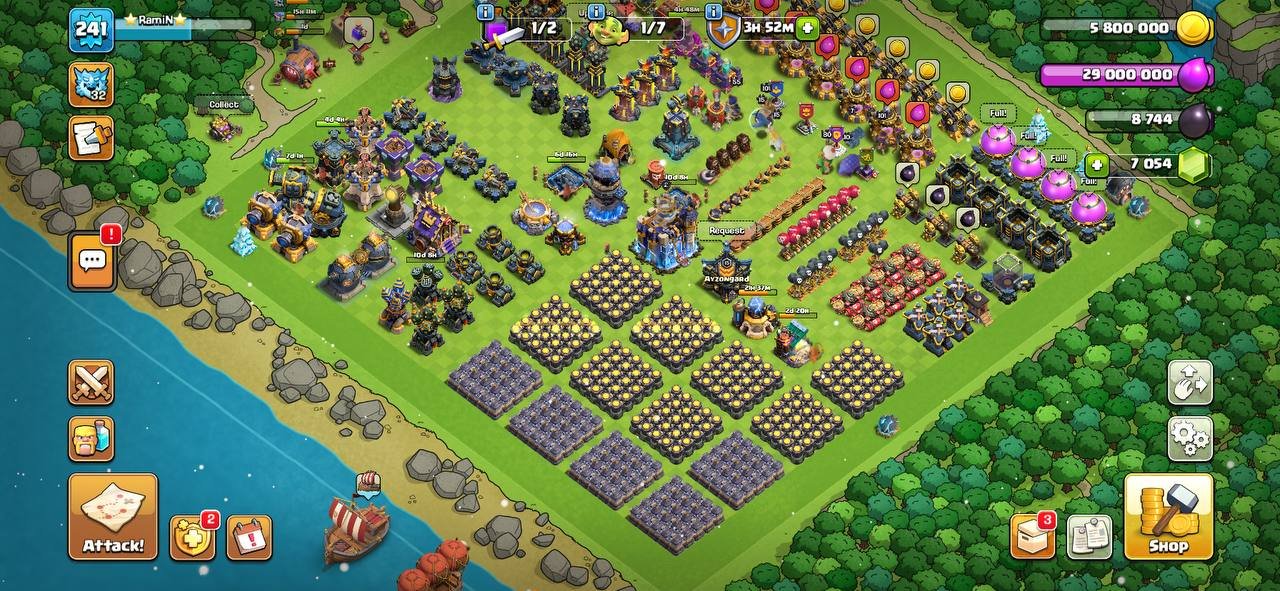Open the ice dragon league badge 32
Viewport: 1280px width, 591px height.
[91, 84]
